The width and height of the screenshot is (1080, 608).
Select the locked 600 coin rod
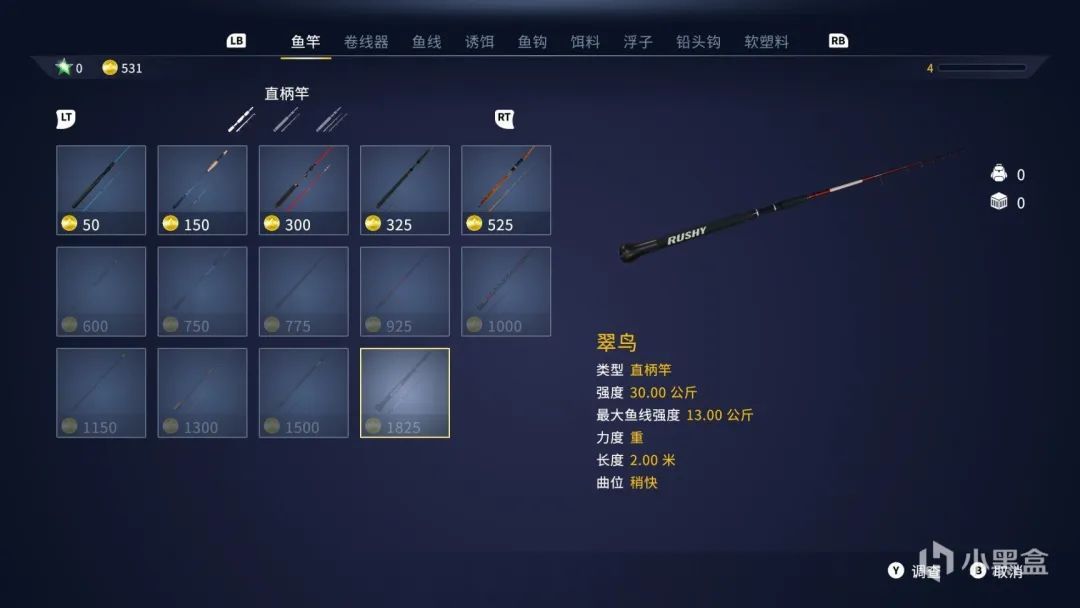101,291
